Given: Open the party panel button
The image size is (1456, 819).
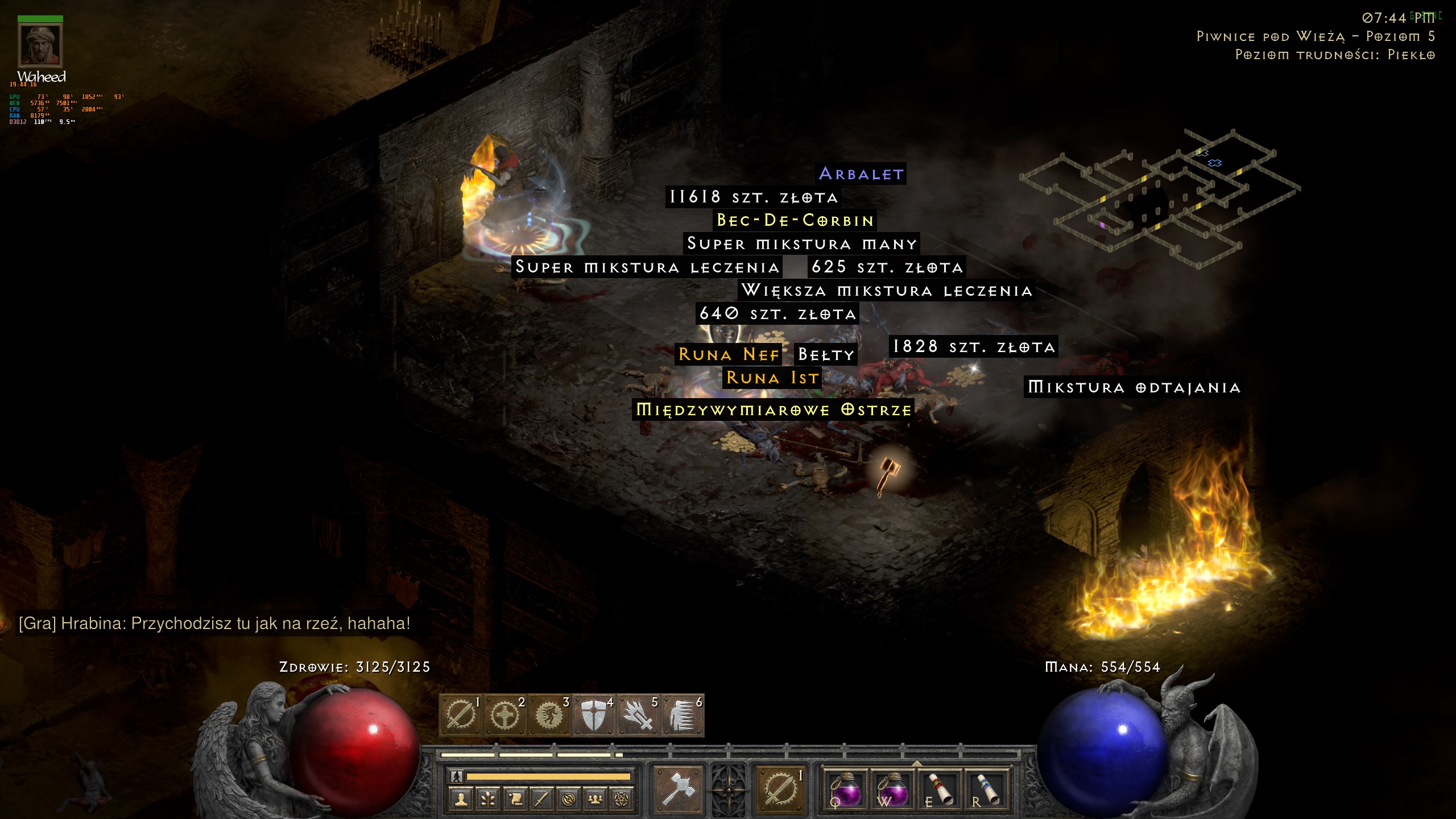Looking at the screenshot, I should pyautogui.click(x=595, y=800).
